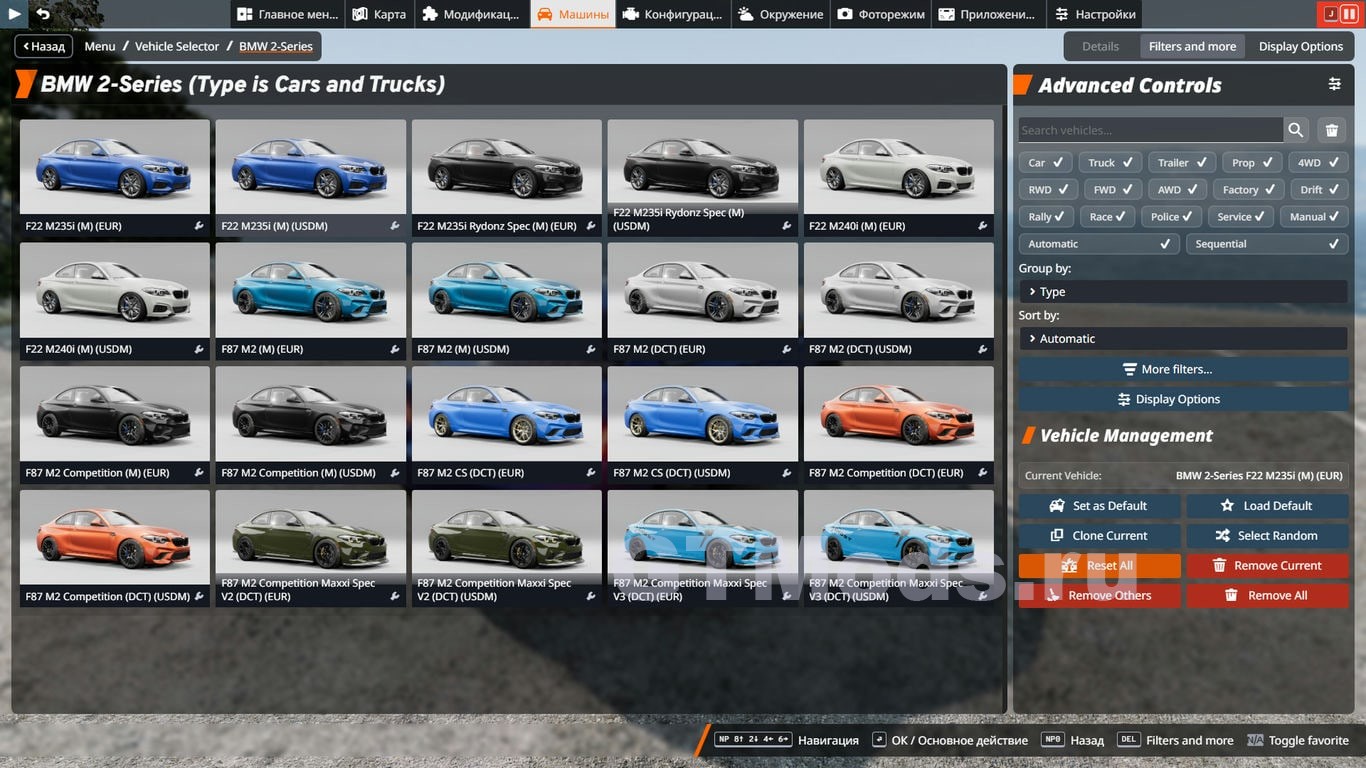Open the Карта top menu tab
The height and width of the screenshot is (768, 1366).
point(380,14)
